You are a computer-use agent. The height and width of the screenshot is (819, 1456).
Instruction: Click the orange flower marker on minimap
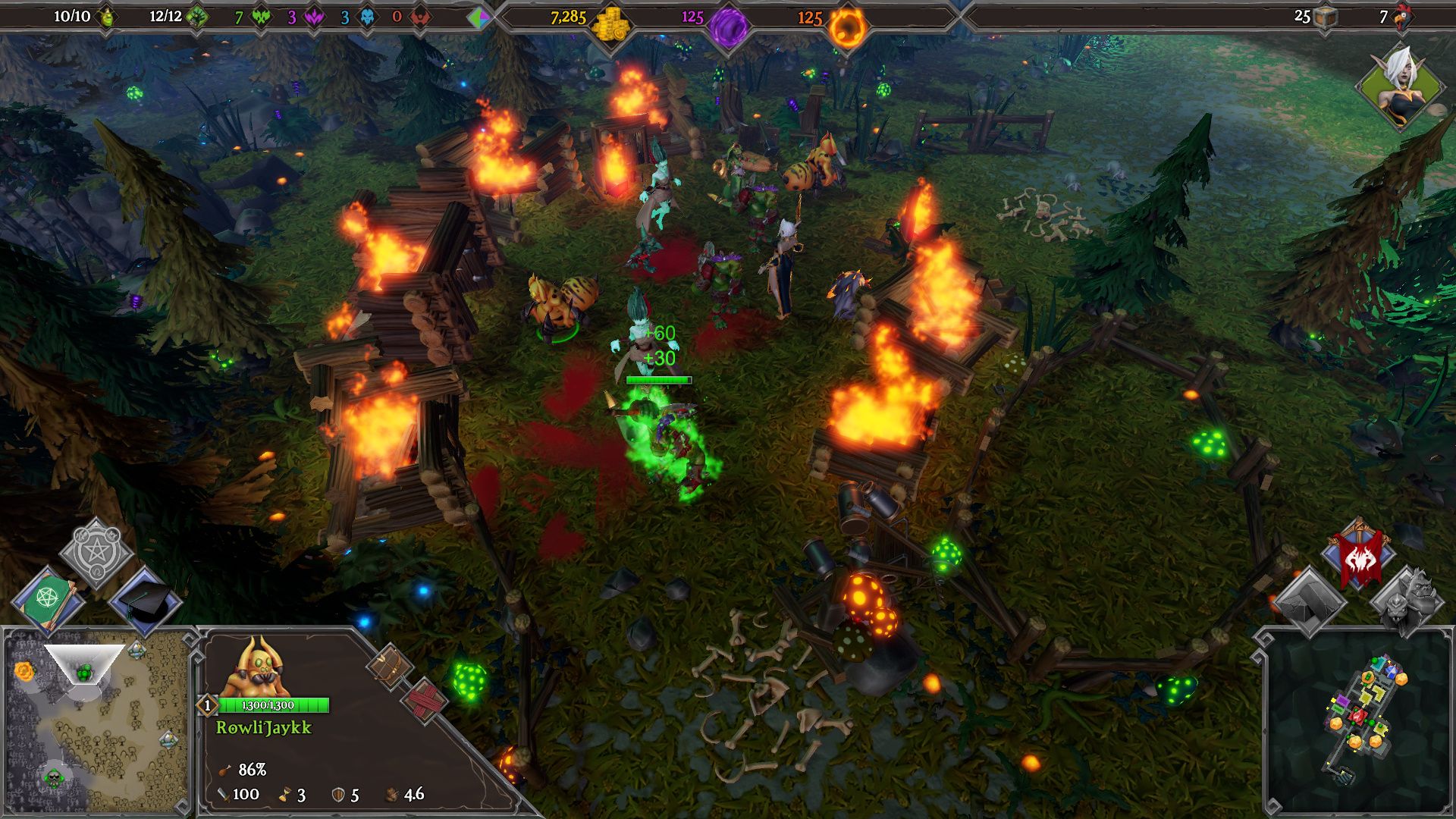pyautogui.click(x=24, y=670)
